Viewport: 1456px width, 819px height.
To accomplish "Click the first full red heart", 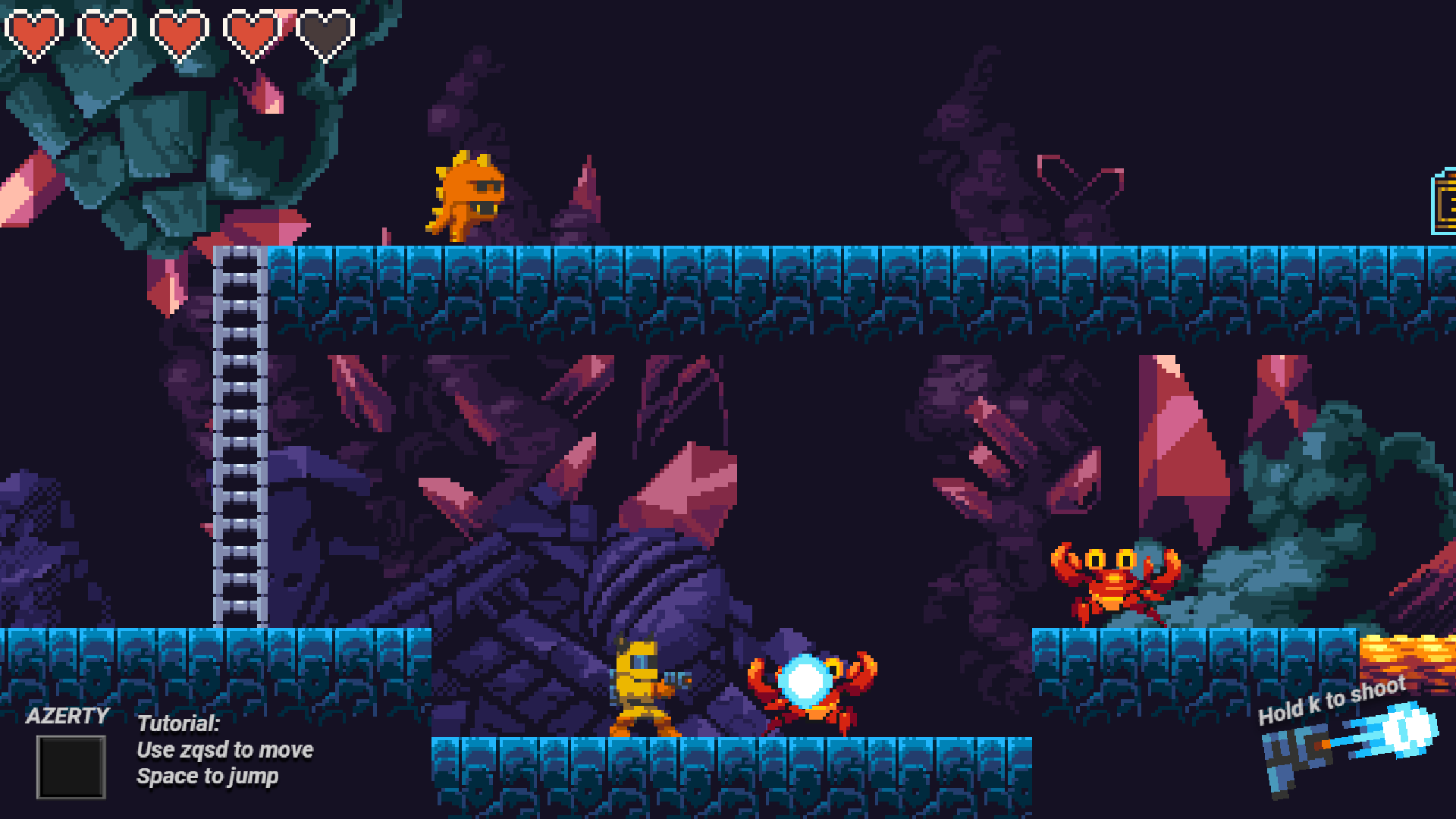I will pyautogui.click(x=34, y=32).
